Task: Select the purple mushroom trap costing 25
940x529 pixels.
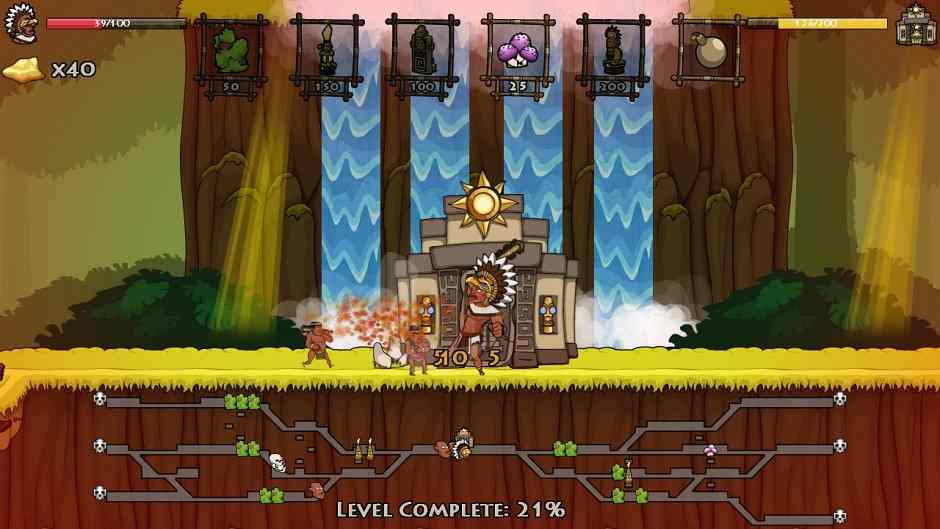Action: 517,51
